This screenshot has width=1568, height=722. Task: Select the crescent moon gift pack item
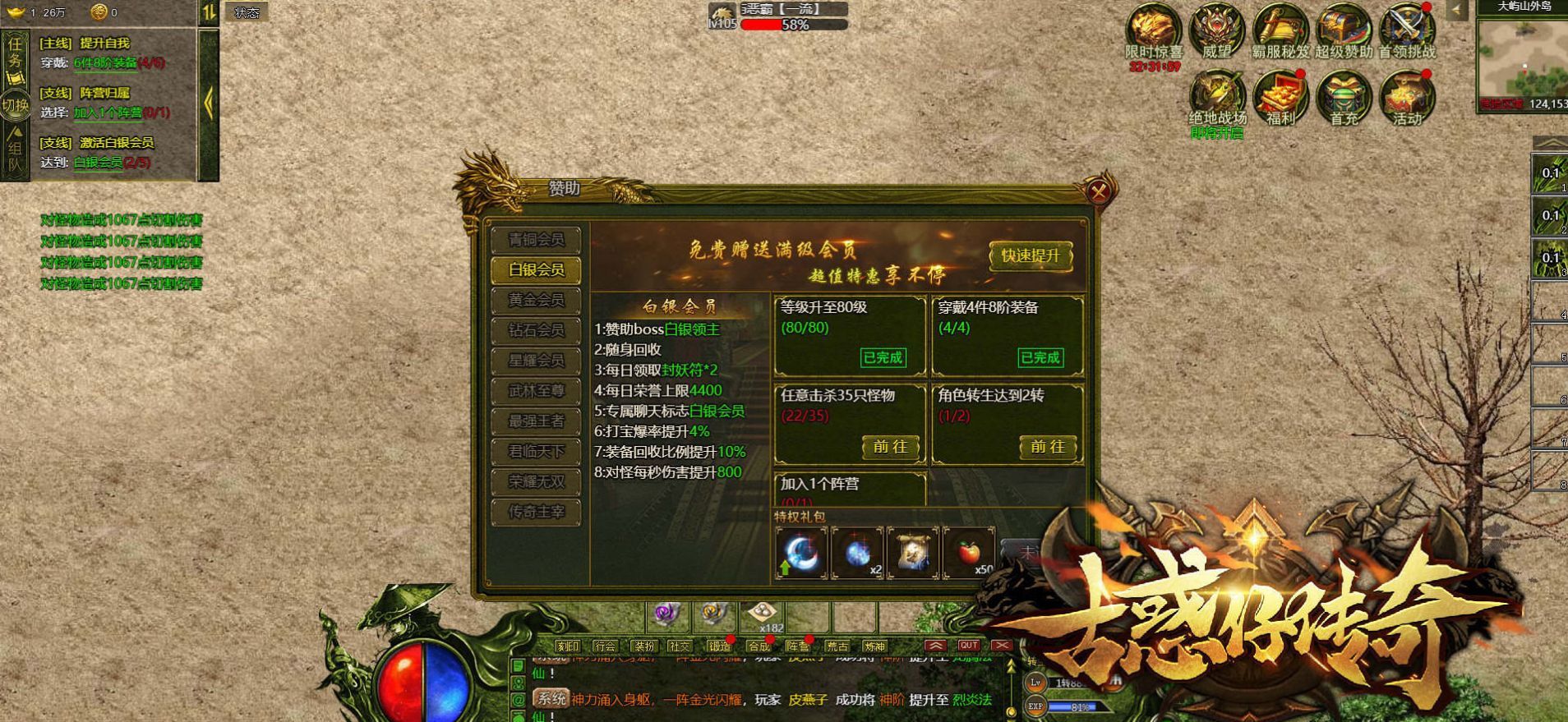click(x=800, y=553)
